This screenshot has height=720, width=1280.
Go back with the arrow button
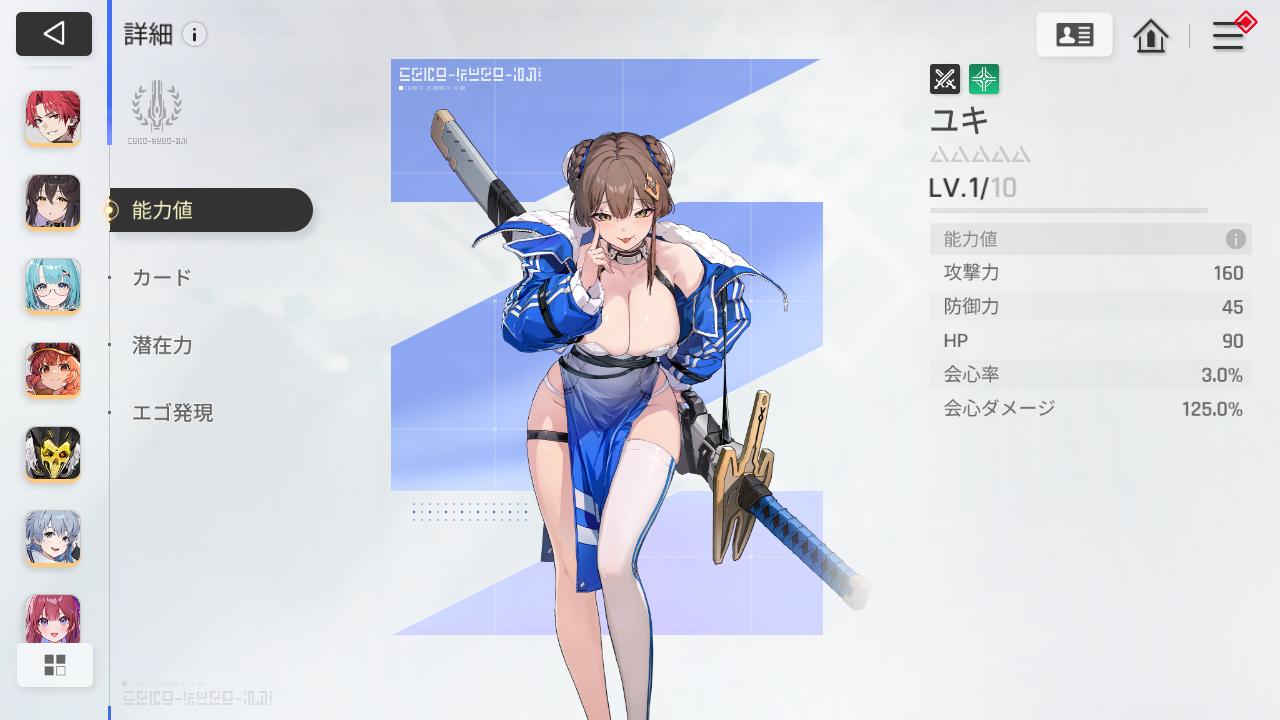[x=53, y=33]
